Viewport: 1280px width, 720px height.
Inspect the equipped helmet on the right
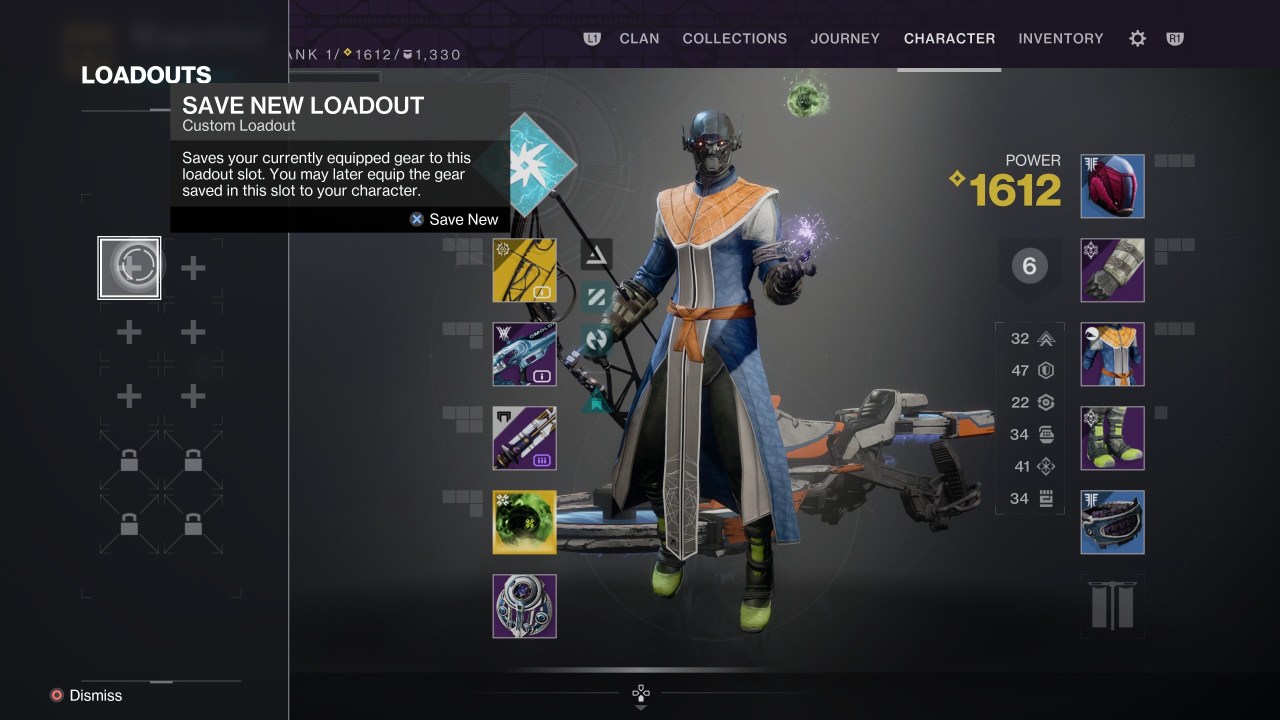tap(1112, 186)
